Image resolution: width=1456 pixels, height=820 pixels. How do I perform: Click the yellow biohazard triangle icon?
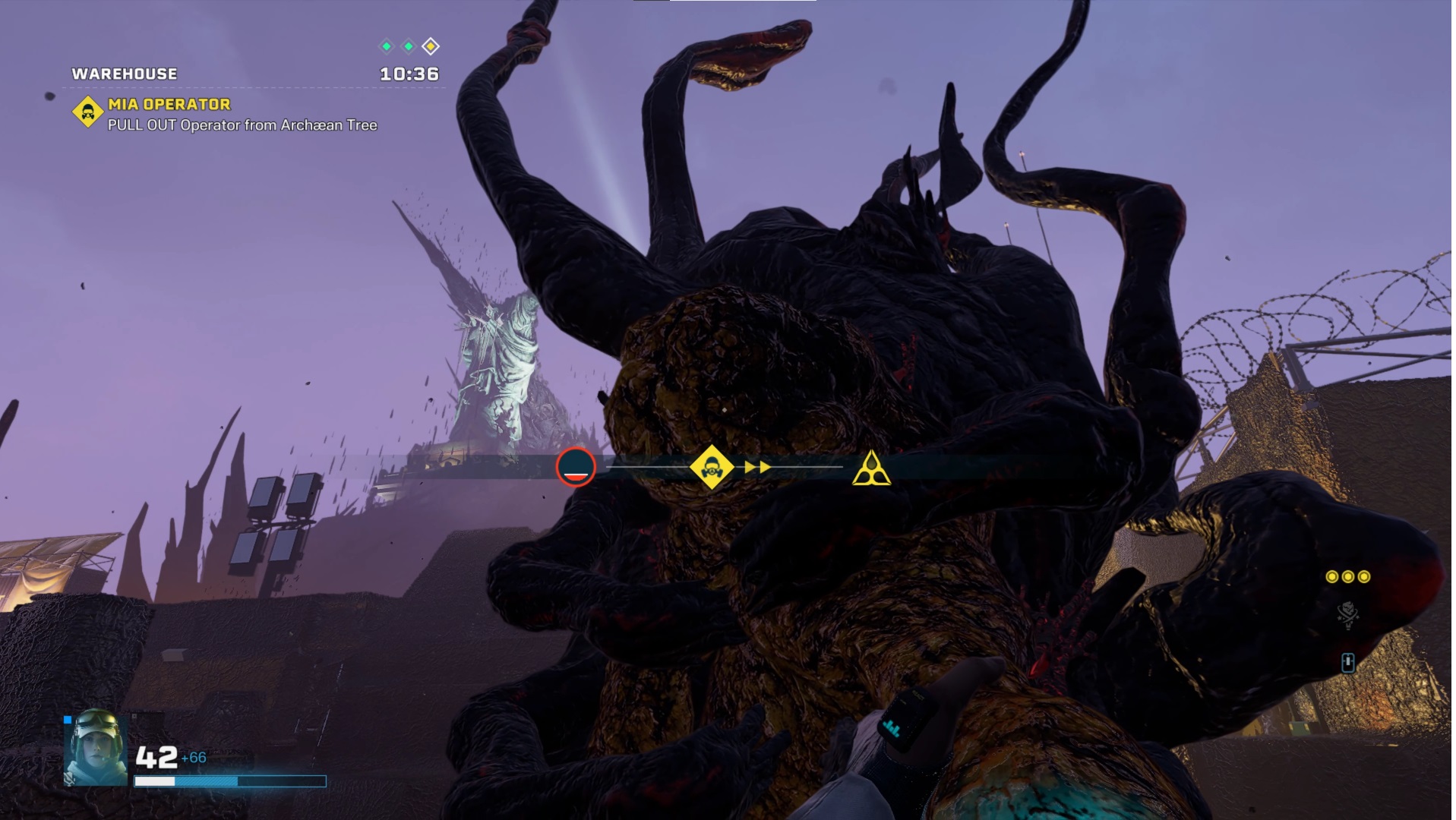coord(870,468)
